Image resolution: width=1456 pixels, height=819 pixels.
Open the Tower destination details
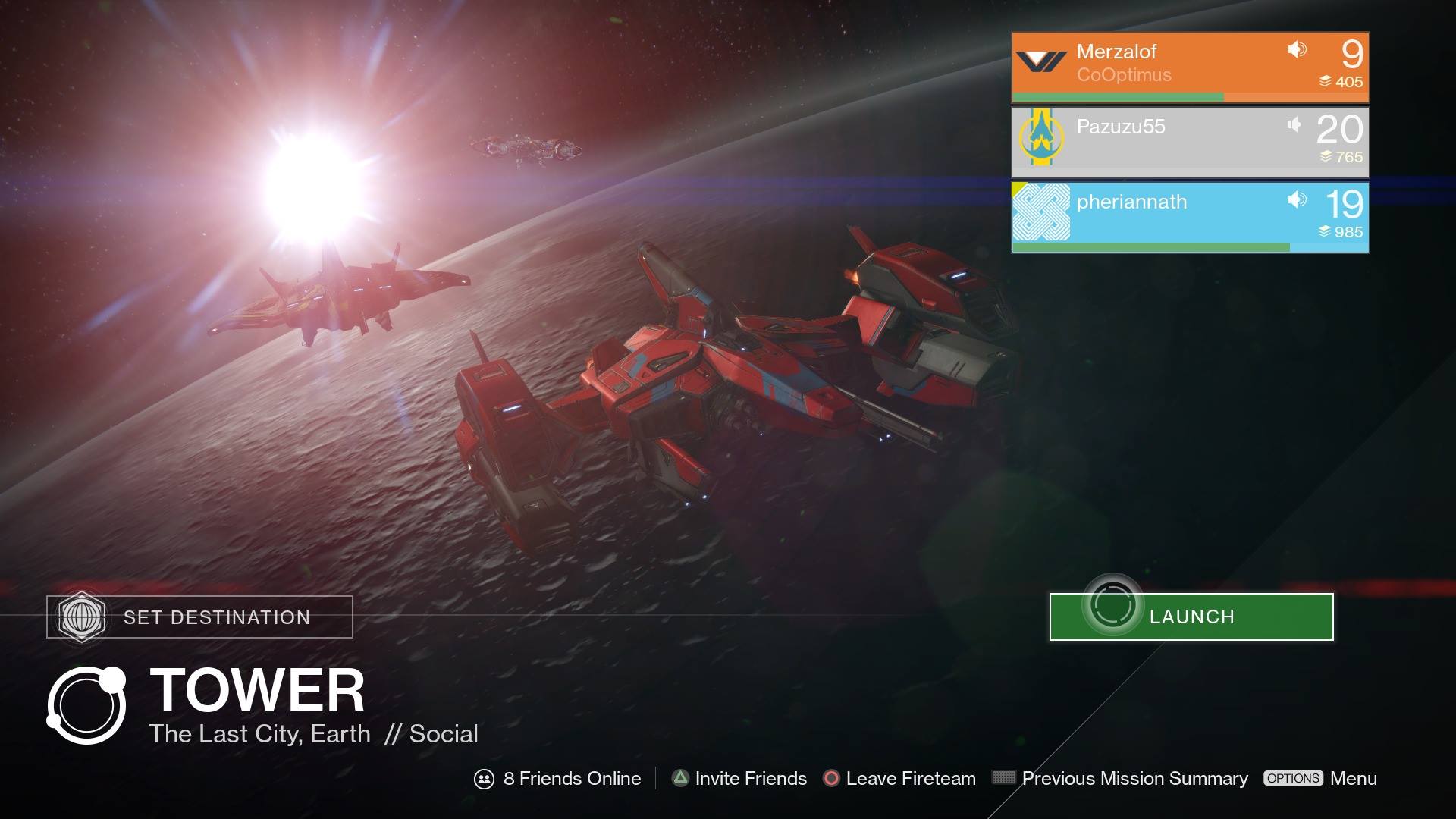[256, 692]
